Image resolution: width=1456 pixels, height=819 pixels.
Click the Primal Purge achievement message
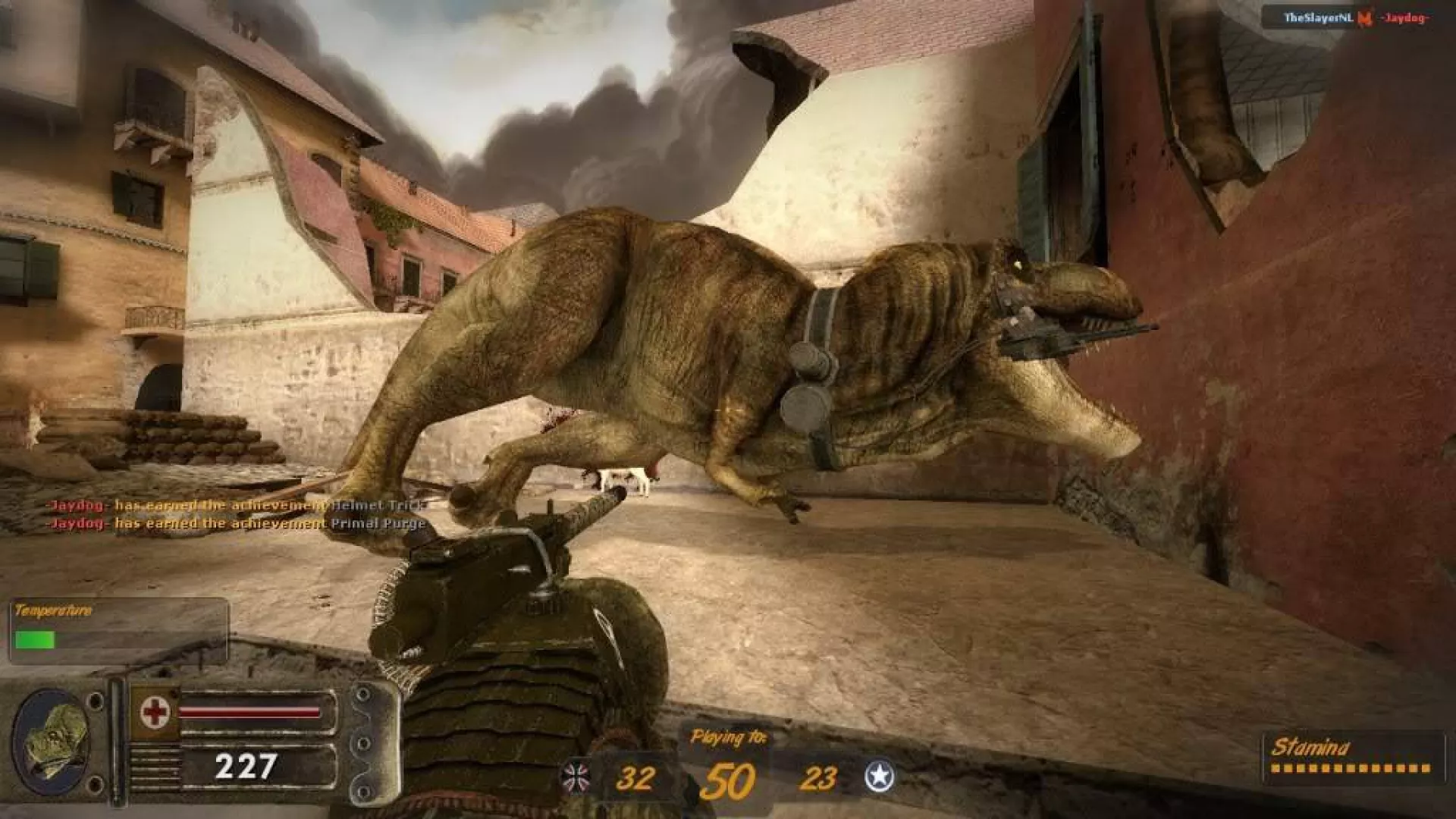click(237, 523)
